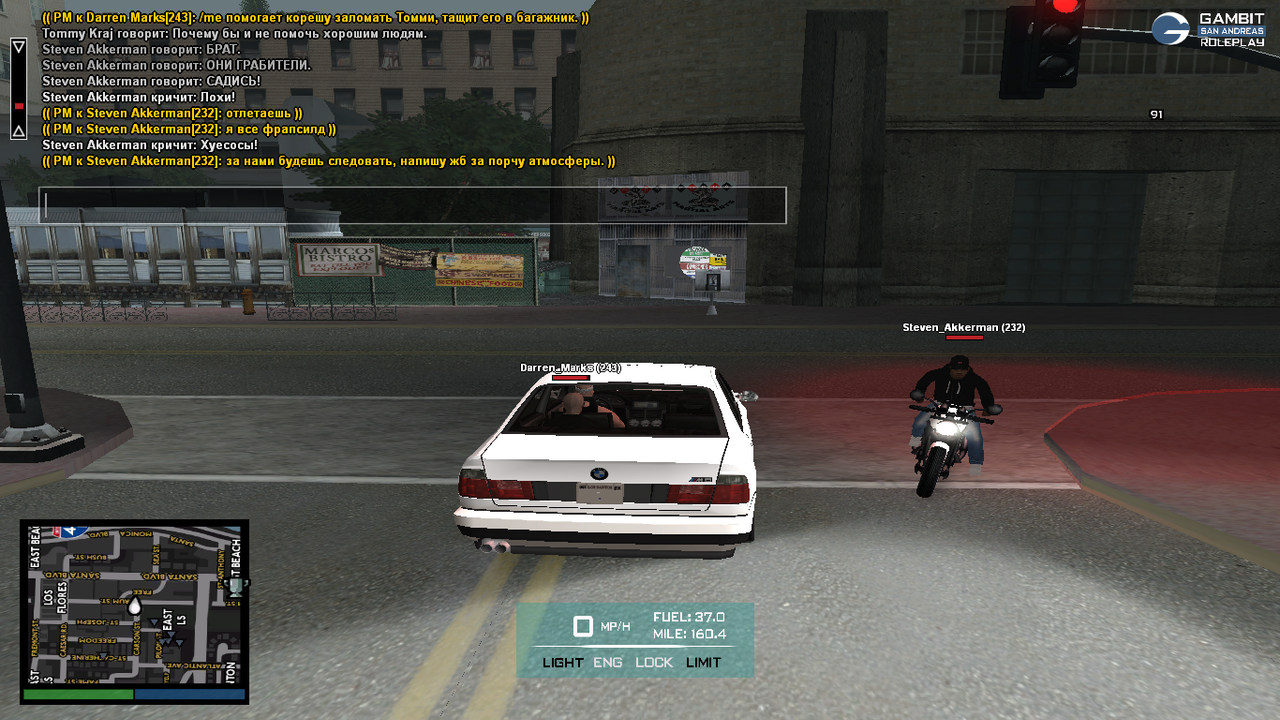The height and width of the screenshot is (720, 1280).
Task: Toggle the LIMIT speed limiter indicator
Action: [x=703, y=662]
